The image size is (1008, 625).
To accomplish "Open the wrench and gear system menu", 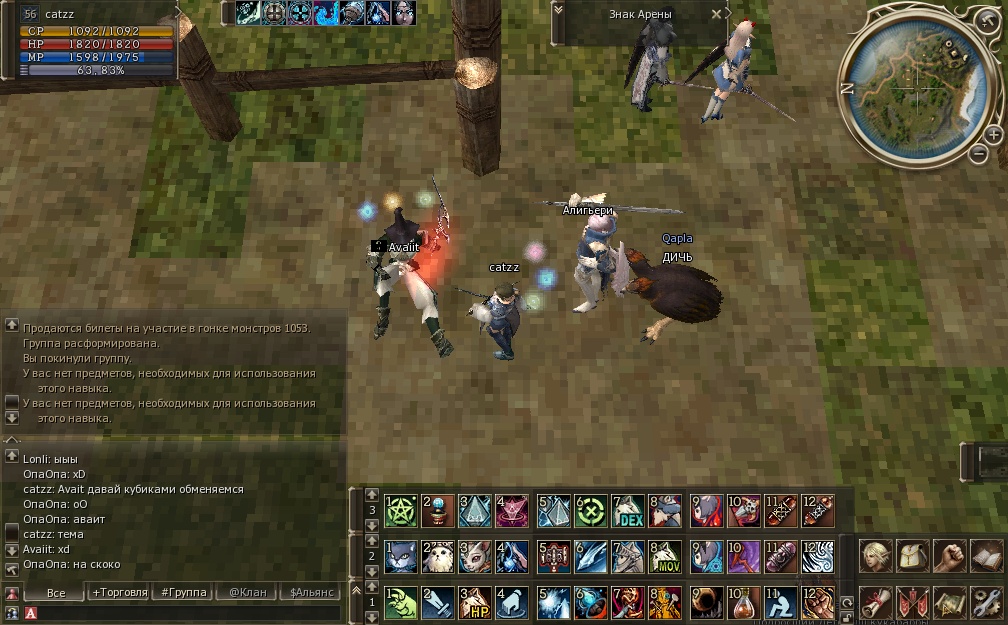I will point(985,602).
